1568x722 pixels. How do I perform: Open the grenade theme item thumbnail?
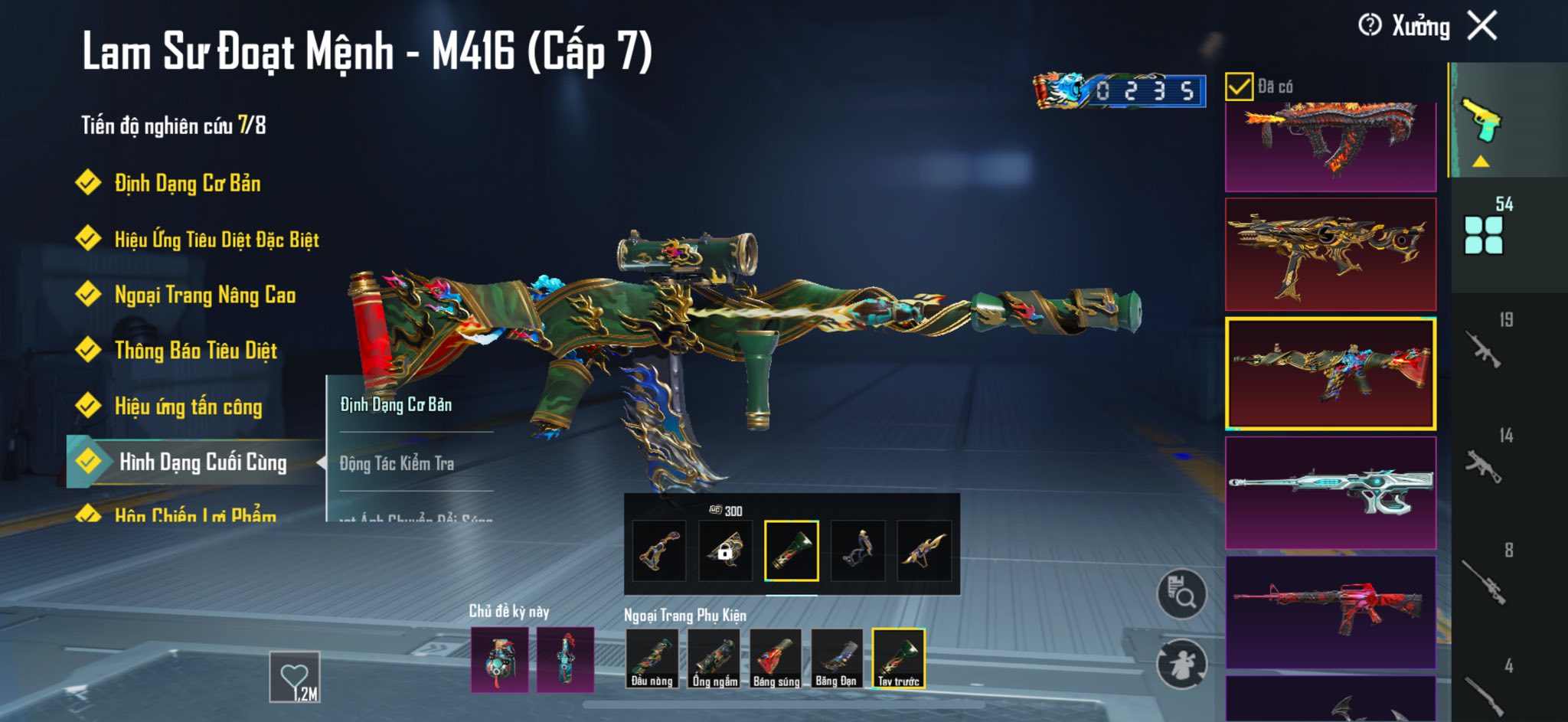[x=499, y=660]
